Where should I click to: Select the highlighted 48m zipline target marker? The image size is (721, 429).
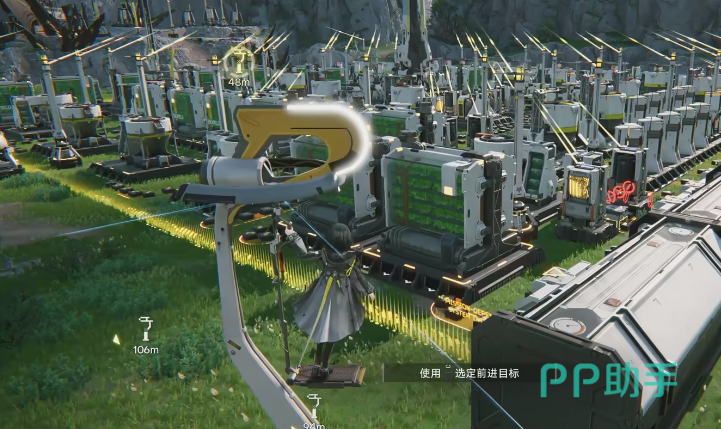[238, 62]
